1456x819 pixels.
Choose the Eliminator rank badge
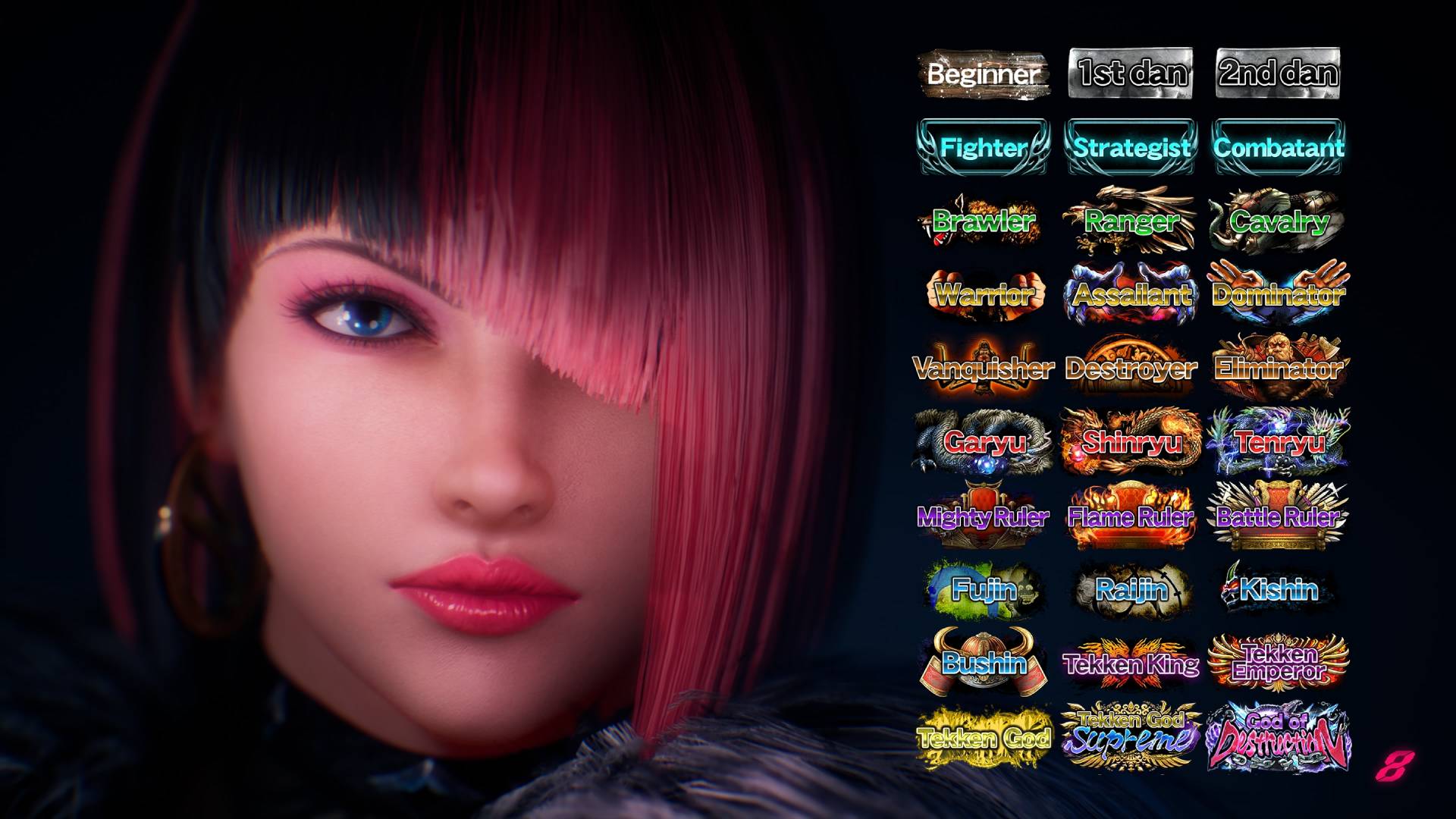point(1279,368)
